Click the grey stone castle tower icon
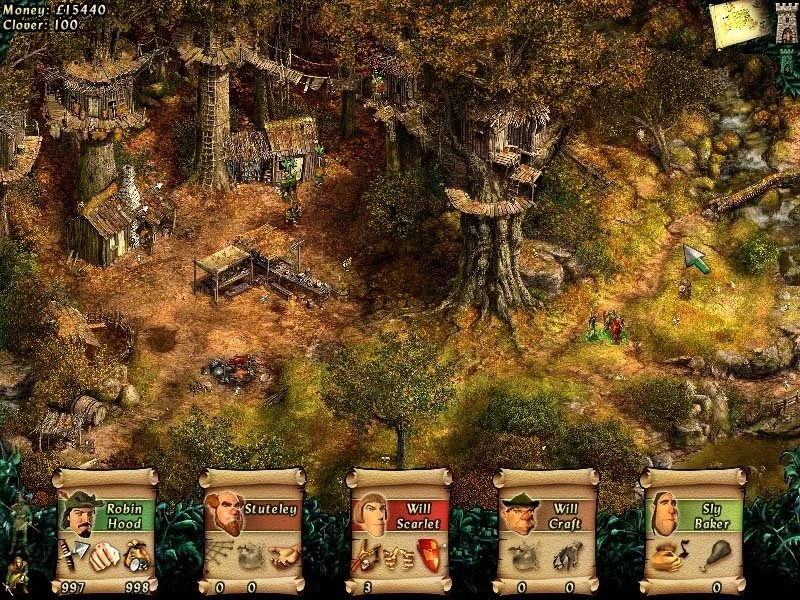 786,23
